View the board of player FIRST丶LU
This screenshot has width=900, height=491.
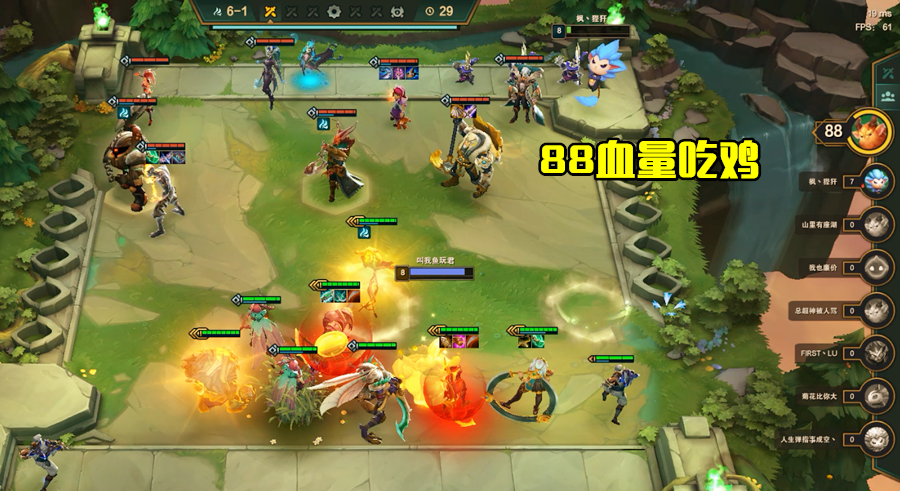click(x=878, y=353)
